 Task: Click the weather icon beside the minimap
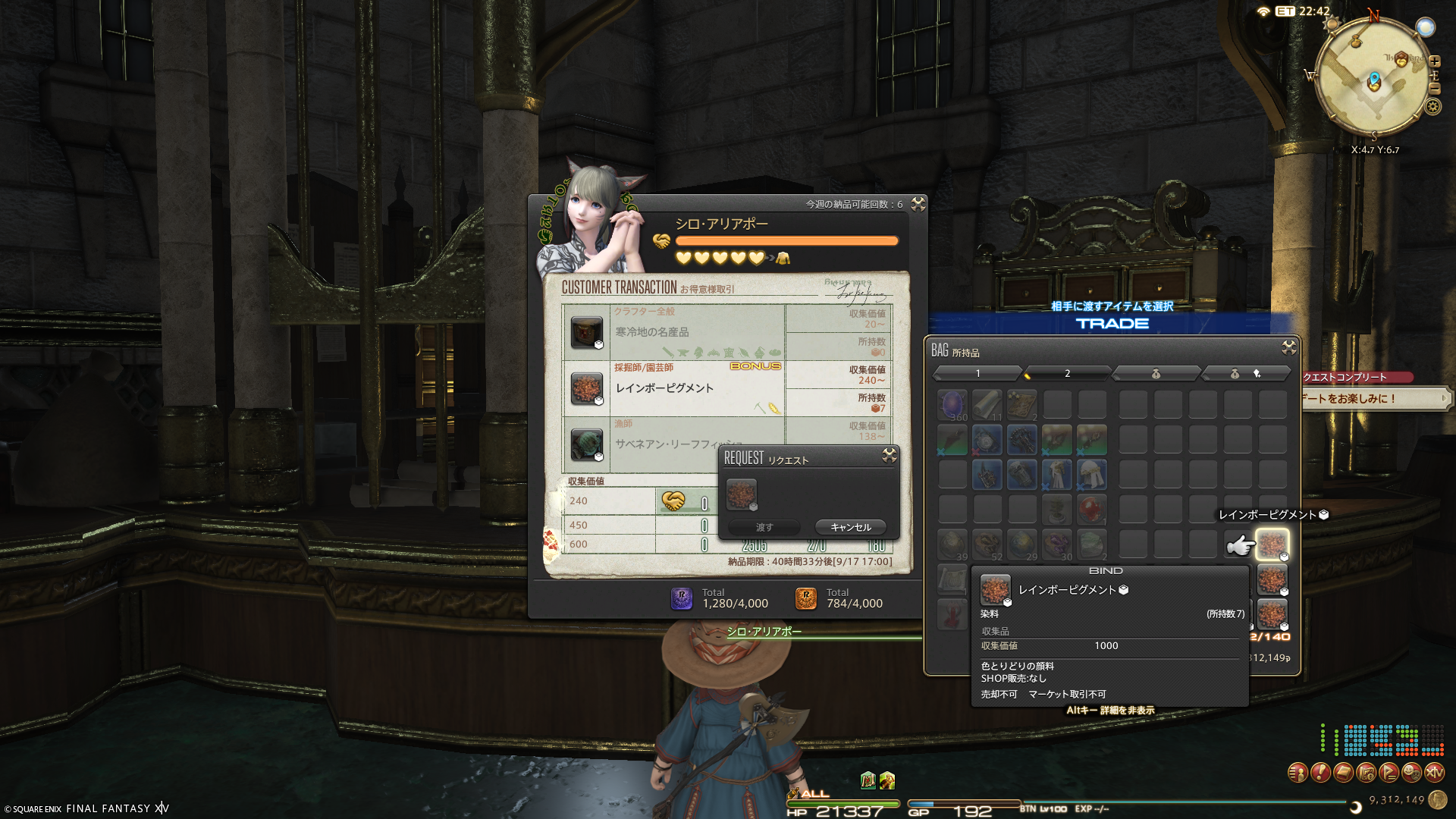click(x=1426, y=28)
